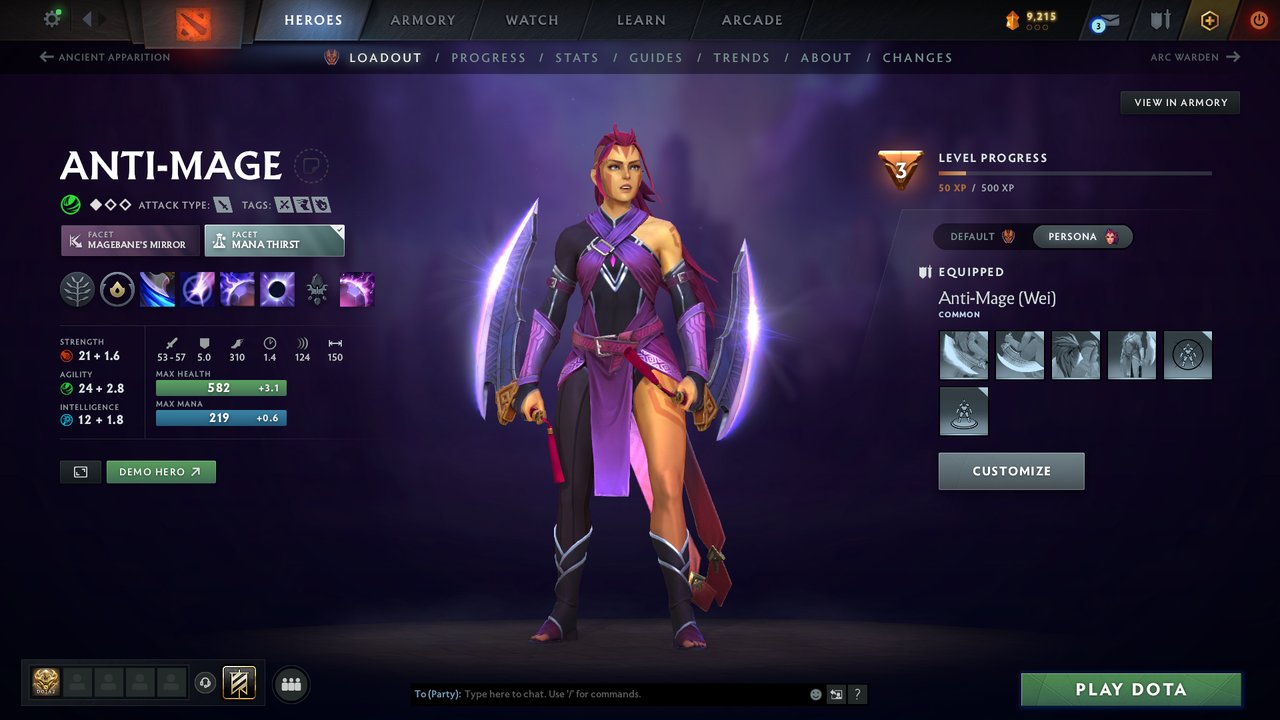Select the Mana Void ability icon
The width and height of the screenshot is (1280, 720).
coord(277,288)
